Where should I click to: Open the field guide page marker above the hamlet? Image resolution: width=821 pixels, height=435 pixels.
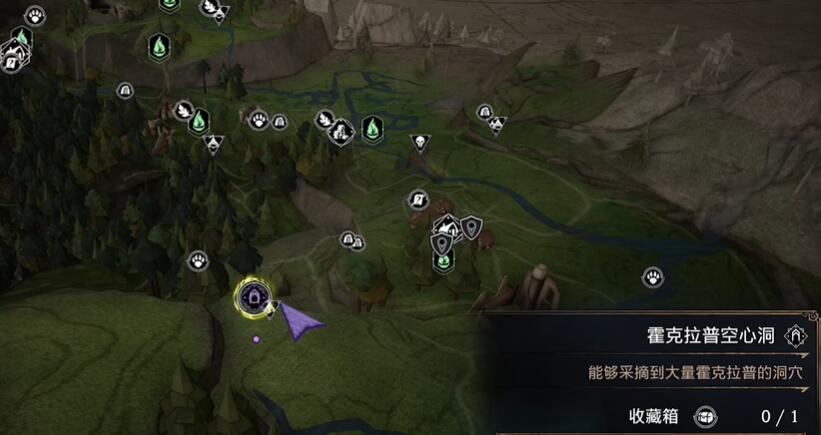click(417, 200)
